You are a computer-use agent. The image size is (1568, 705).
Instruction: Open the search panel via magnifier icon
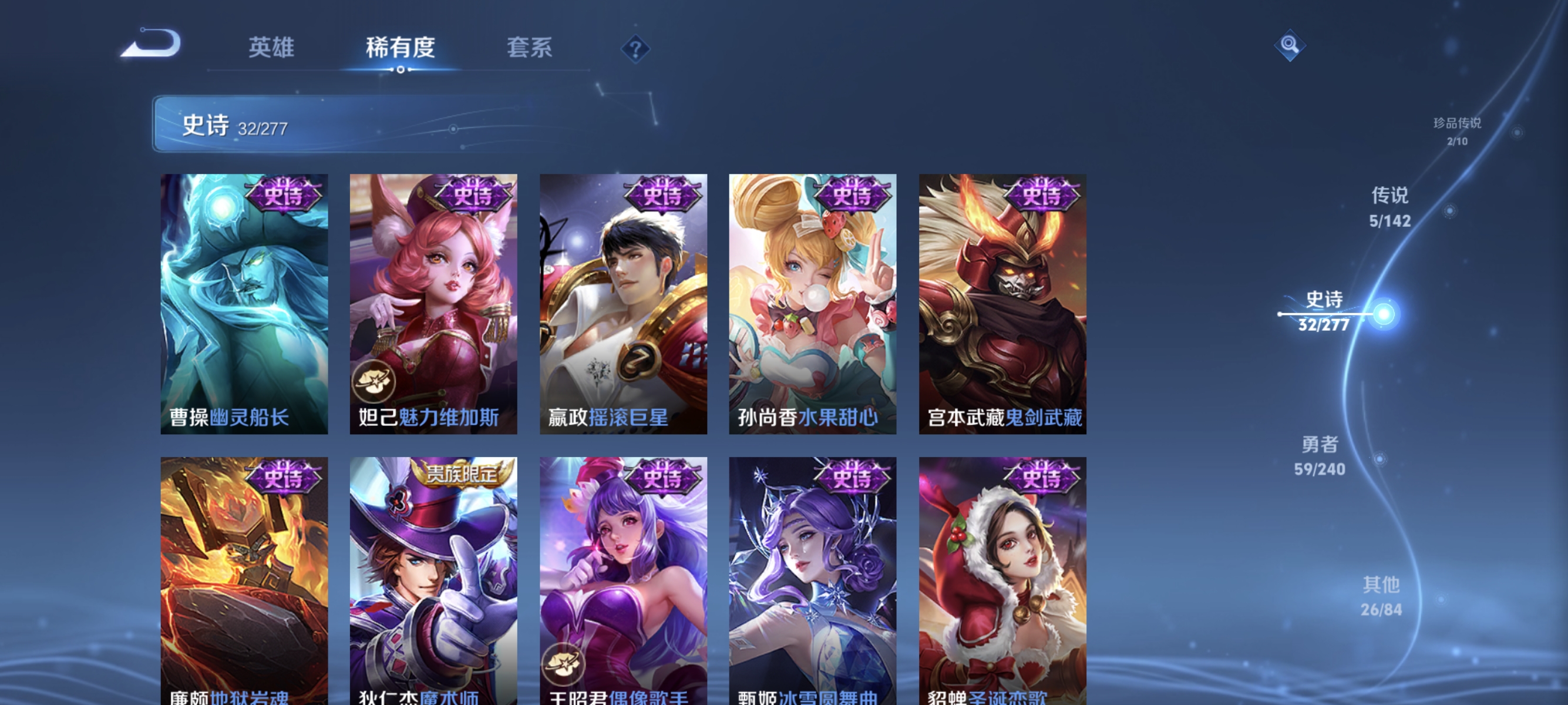pyautogui.click(x=1290, y=45)
